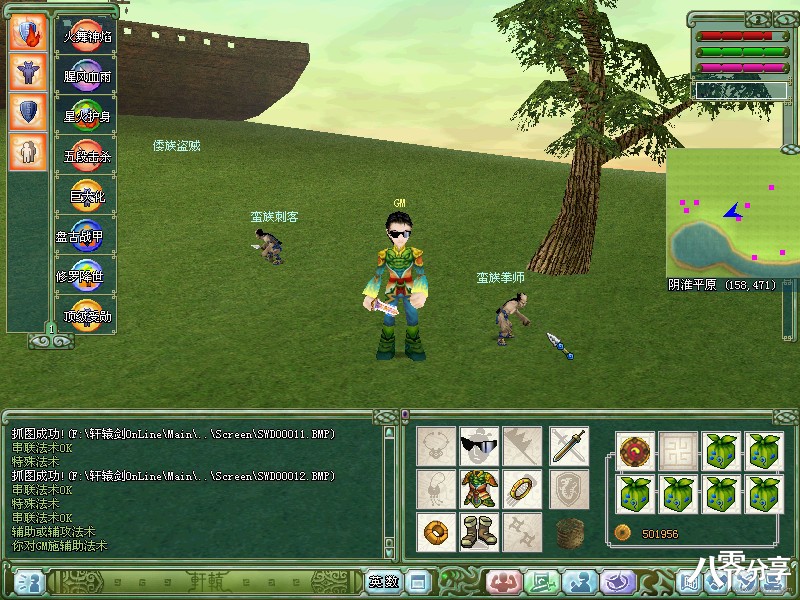Activate the 巨大化 skill

(87, 197)
